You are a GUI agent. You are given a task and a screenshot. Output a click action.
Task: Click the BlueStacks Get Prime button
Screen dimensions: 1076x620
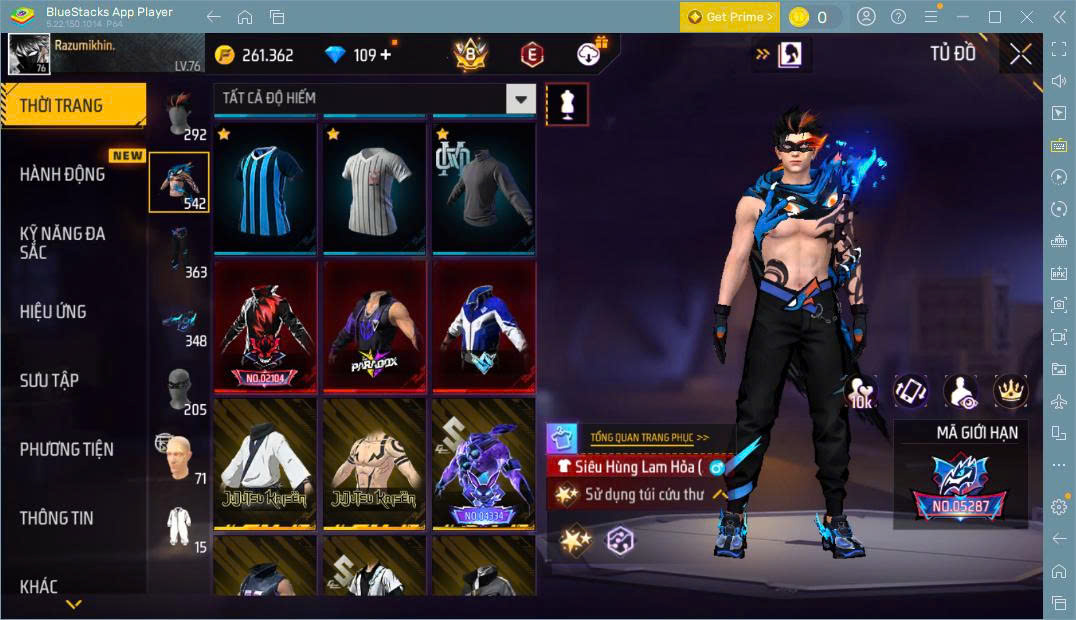[729, 17]
